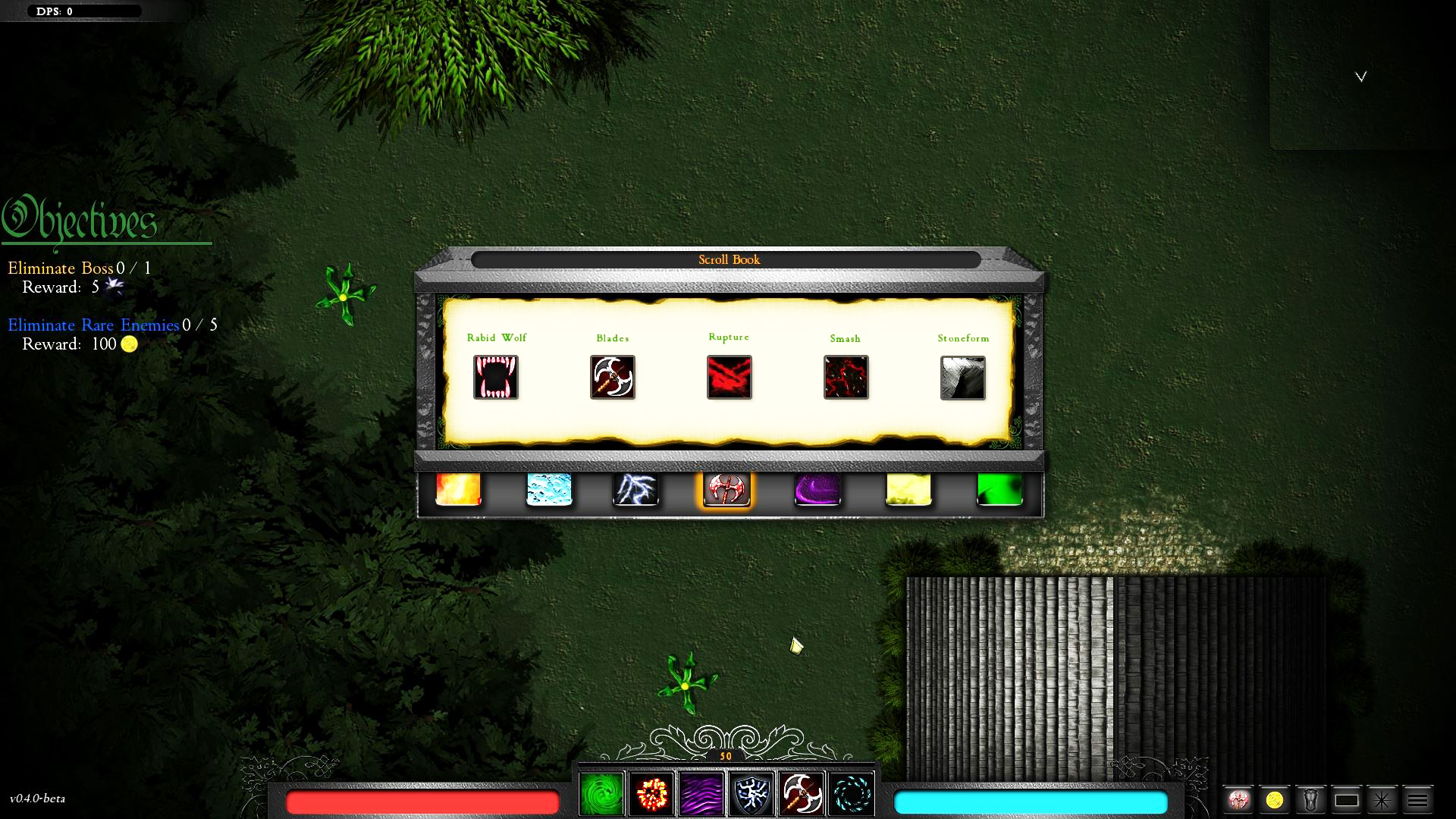Click the red health bar
Viewport: 1456px width, 819px height.
(422, 802)
